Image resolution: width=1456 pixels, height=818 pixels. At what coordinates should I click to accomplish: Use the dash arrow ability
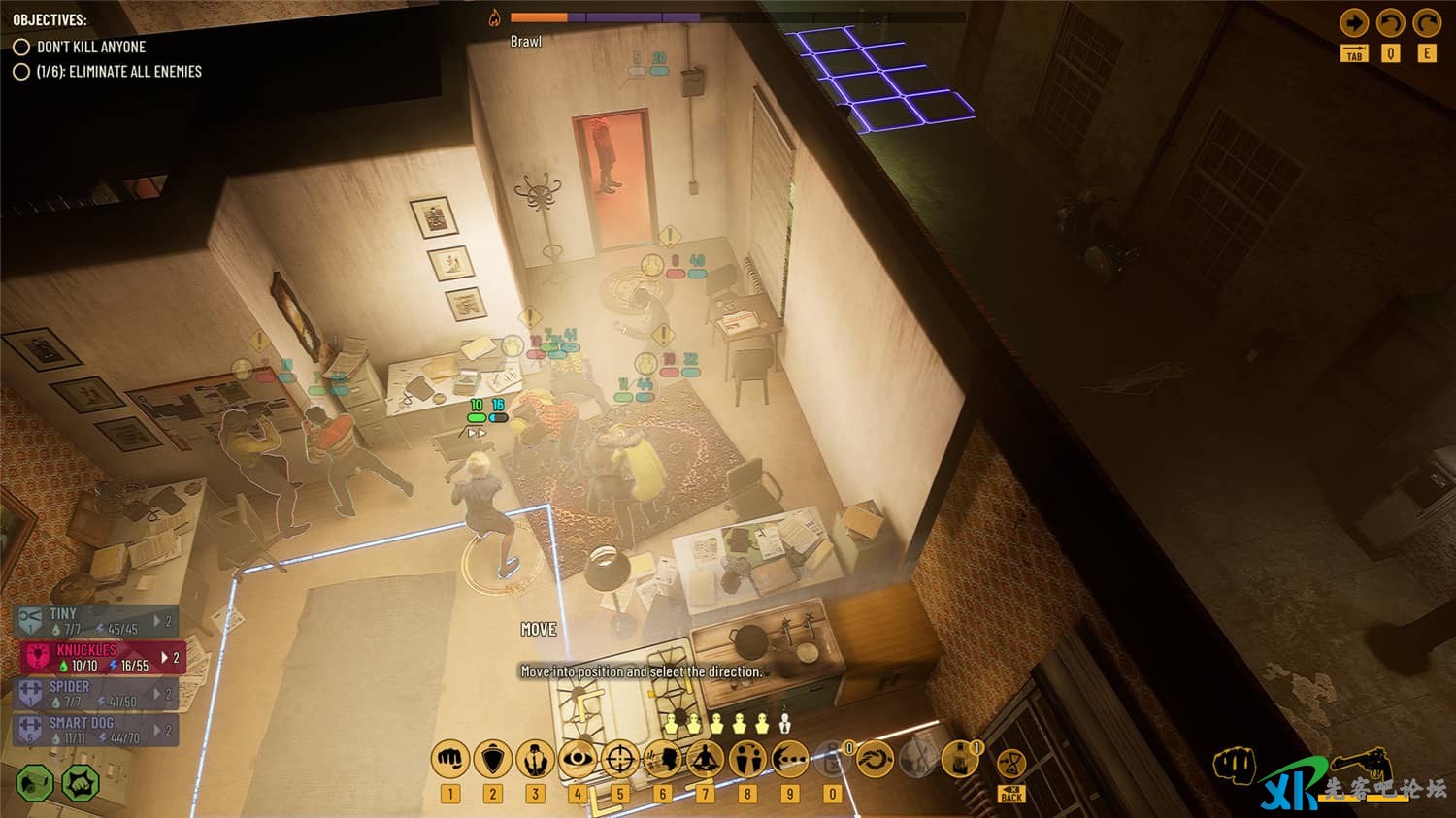(790, 759)
